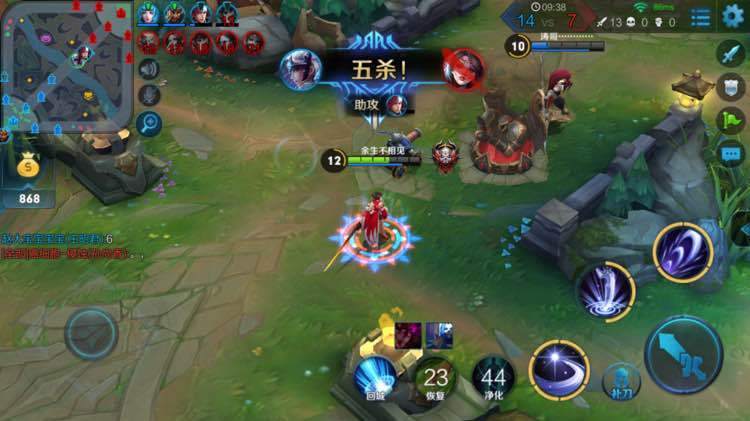This screenshot has width=750, height=421.
Task: Cast the vortex pillar skill
Action: [x=606, y=293]
